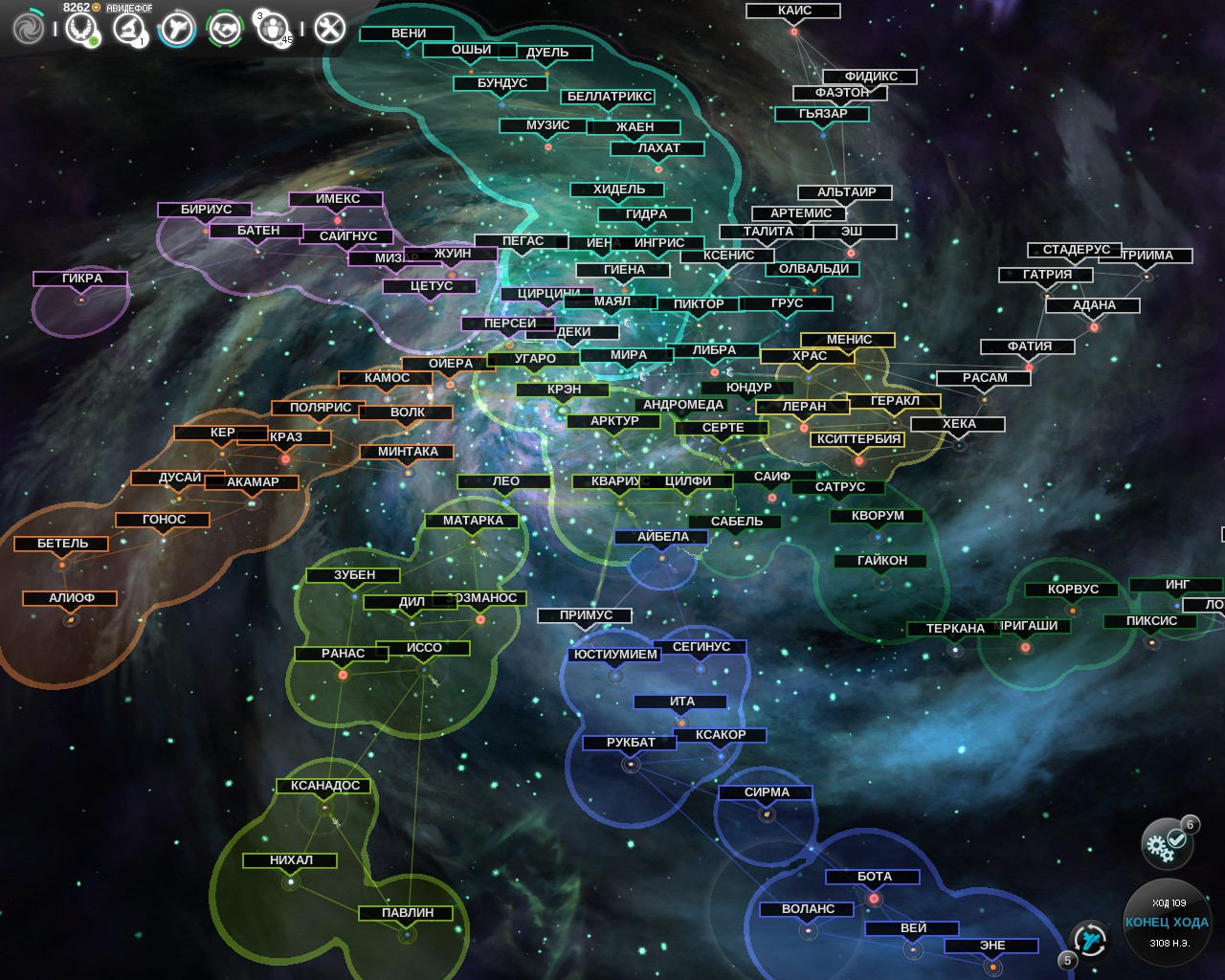
Task: Select the КОРВУС system on the right
Action: (x=1070, y=588)
